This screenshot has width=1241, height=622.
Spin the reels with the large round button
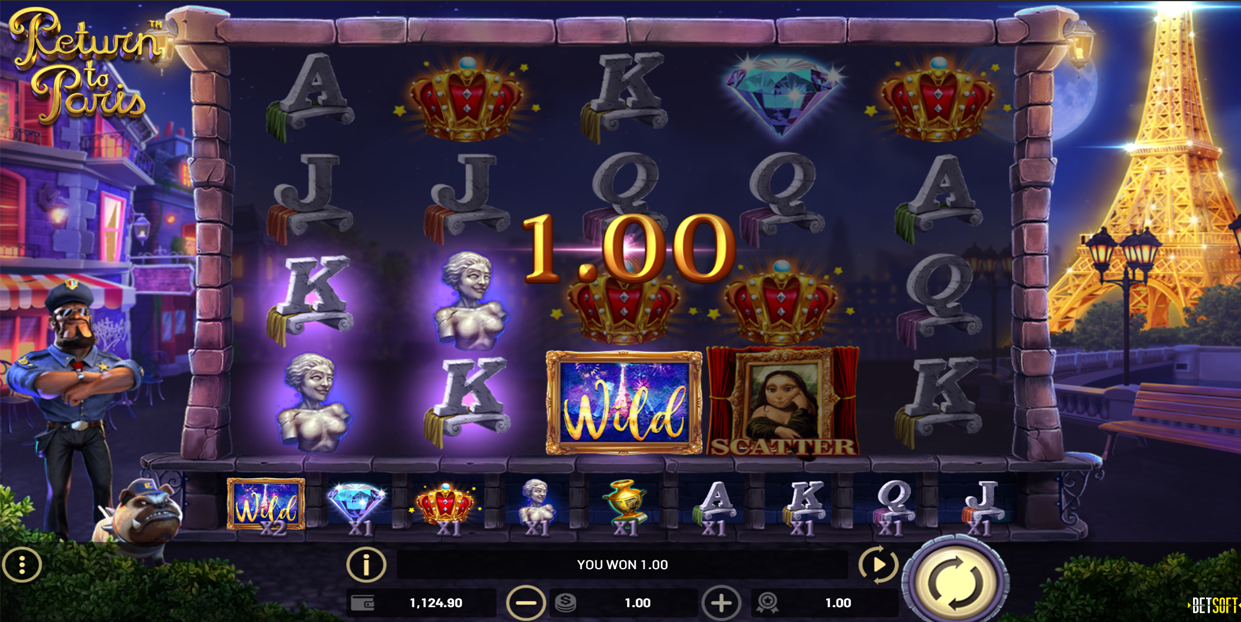pos(955,580)
